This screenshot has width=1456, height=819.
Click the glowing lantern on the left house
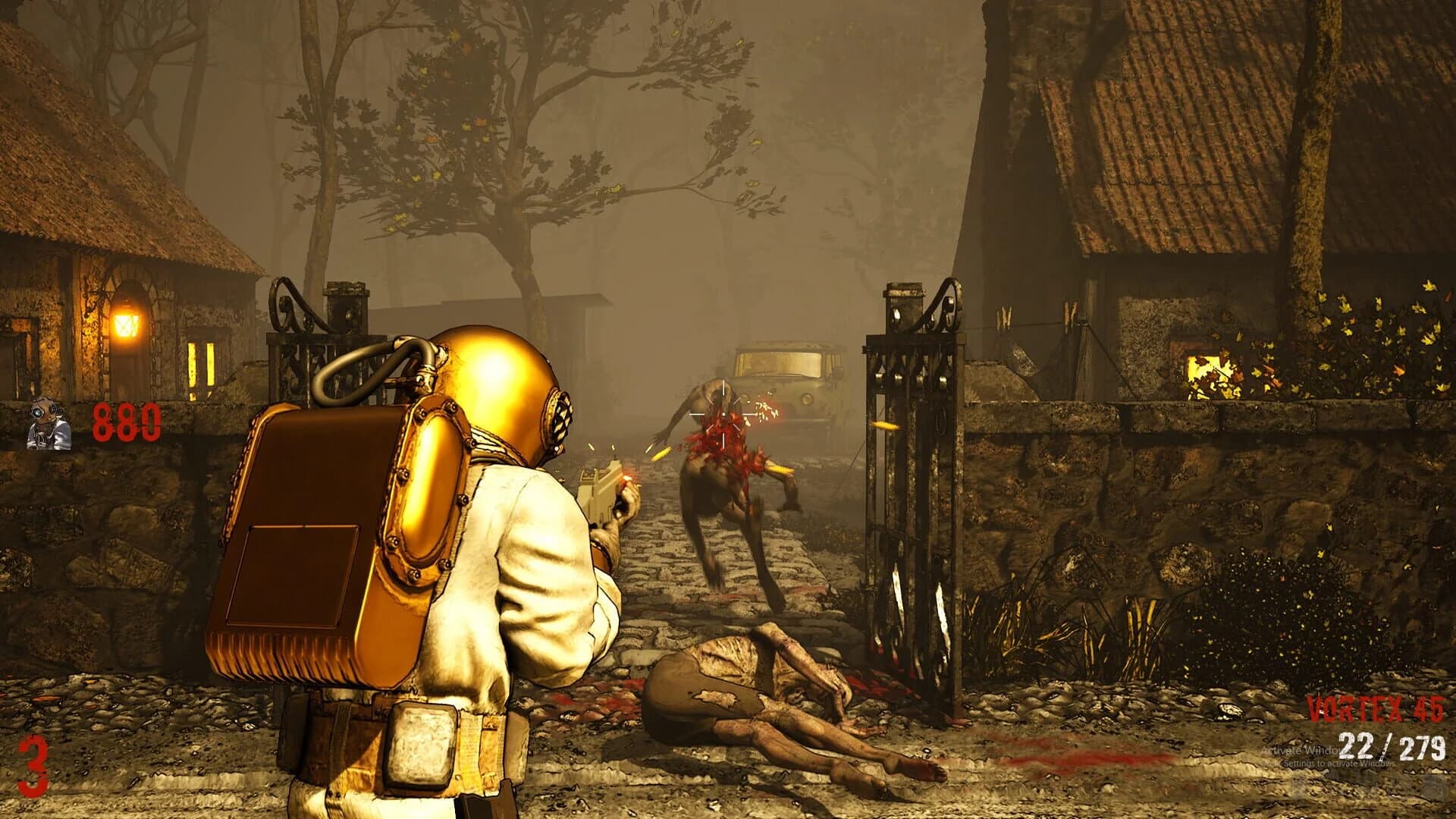127,322
